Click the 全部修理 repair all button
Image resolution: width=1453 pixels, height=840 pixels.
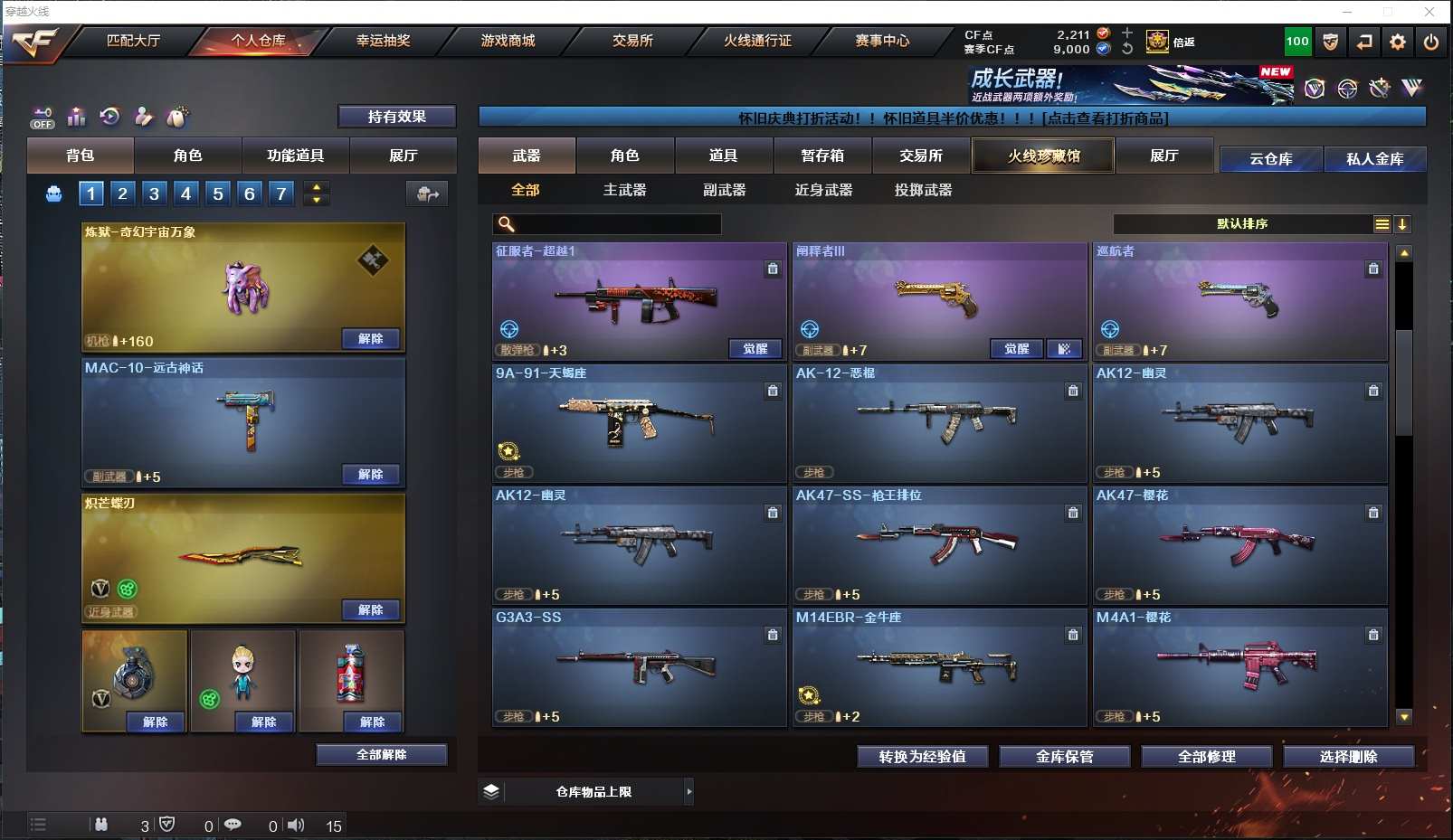coord(1206,757)
